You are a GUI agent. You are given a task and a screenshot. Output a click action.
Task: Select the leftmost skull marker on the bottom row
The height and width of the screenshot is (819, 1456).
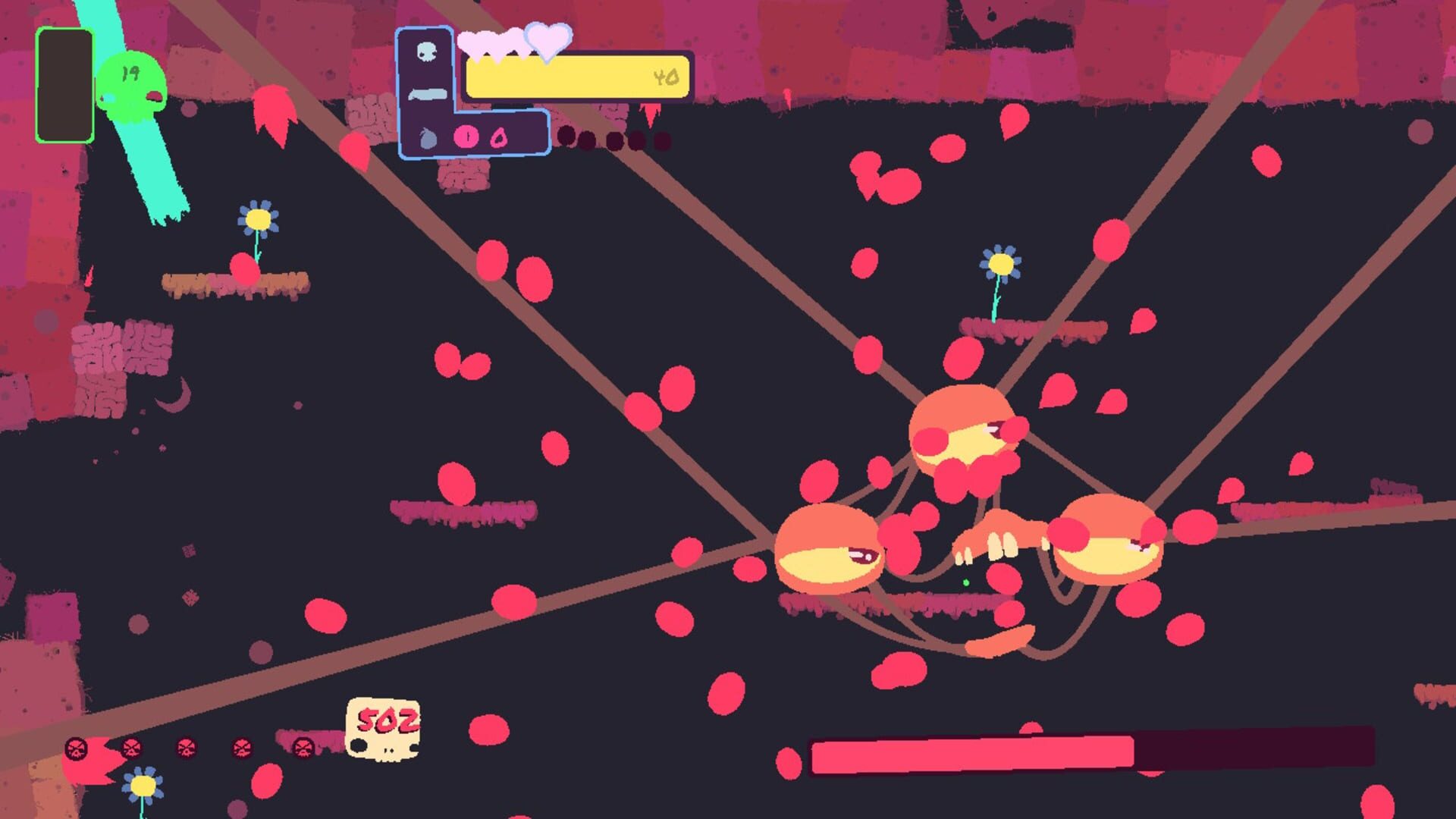[x=75, y=748]
